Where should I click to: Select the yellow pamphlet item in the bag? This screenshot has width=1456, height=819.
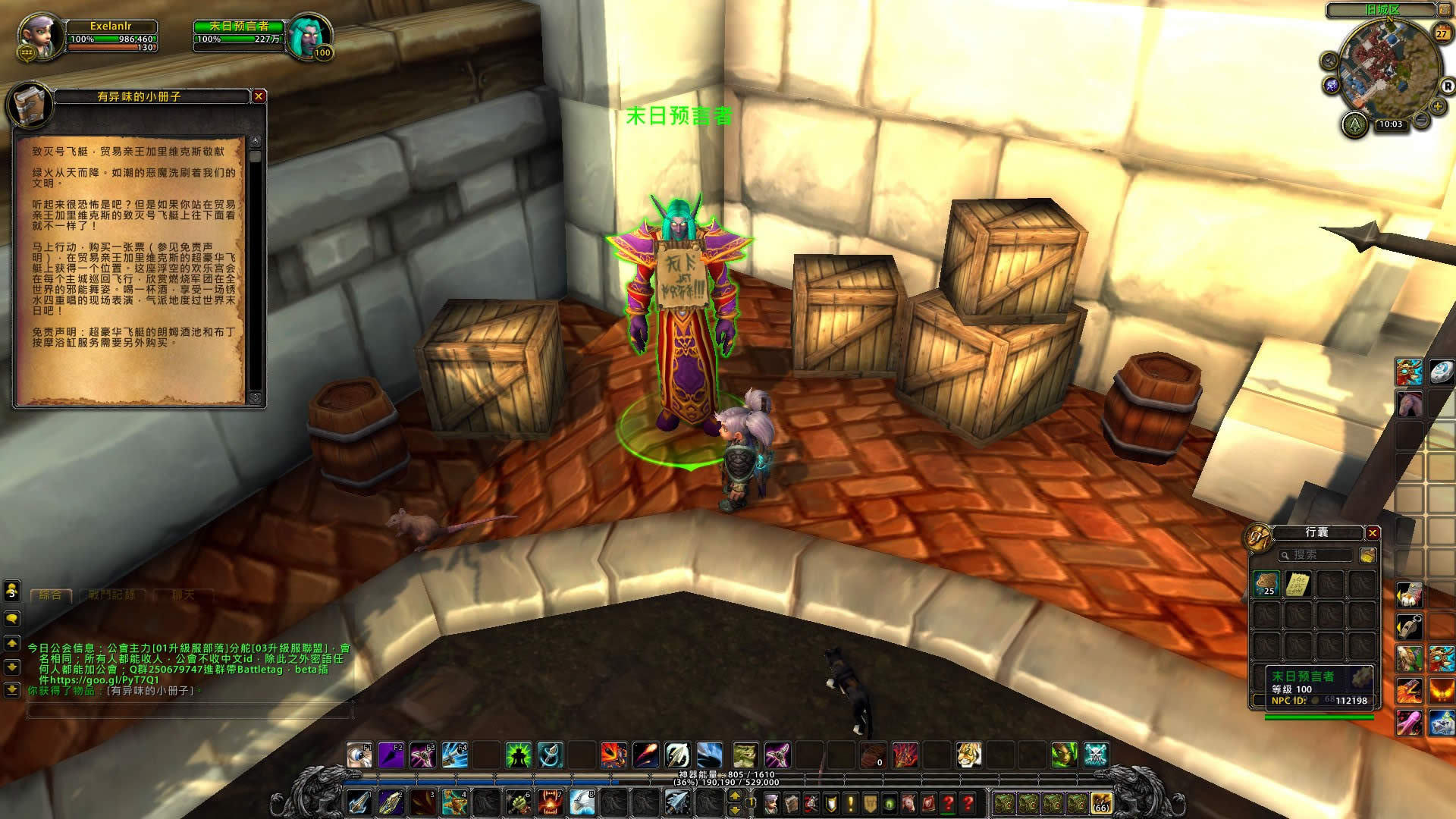1298,583
